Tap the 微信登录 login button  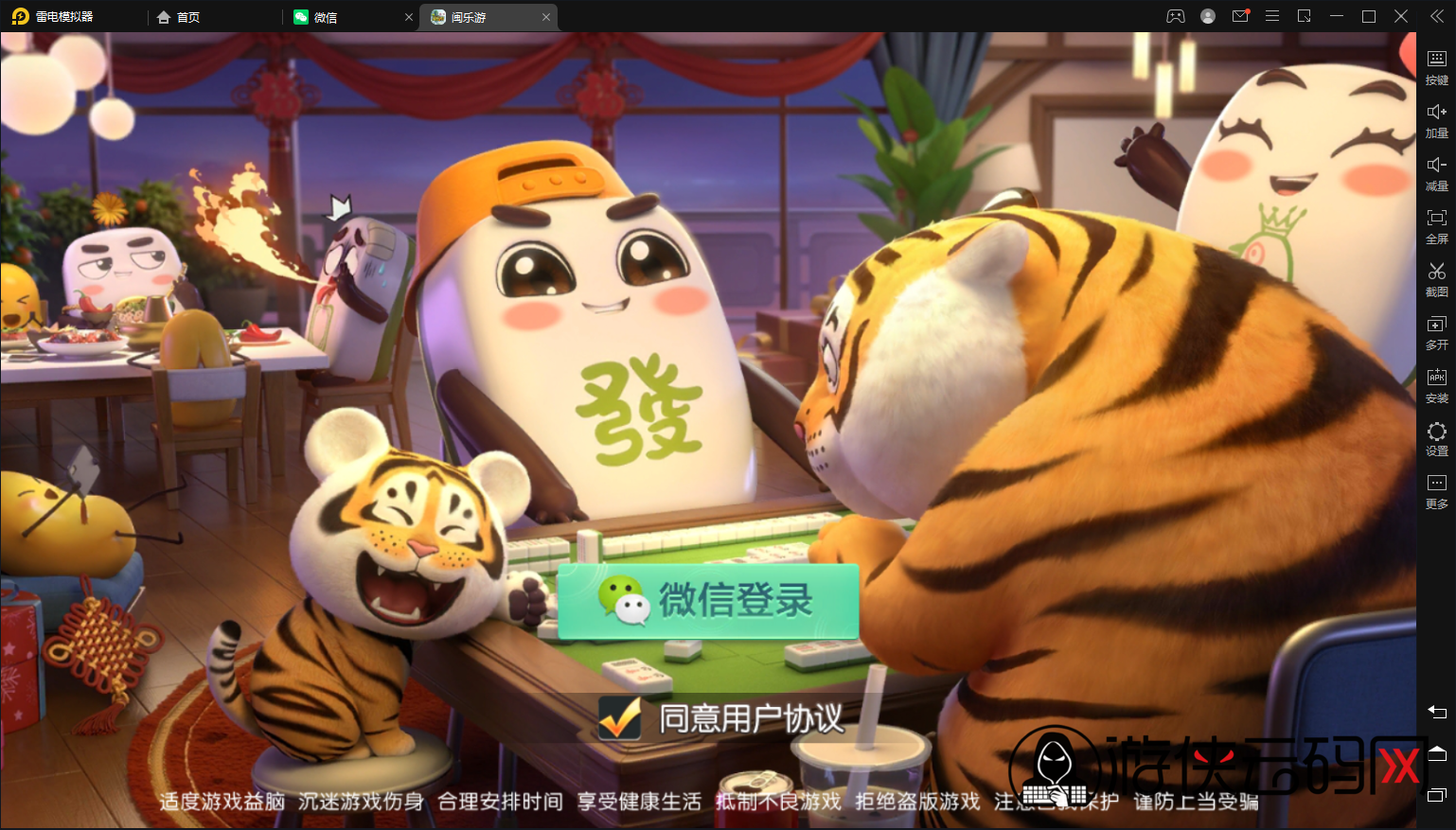pos(710,603)
